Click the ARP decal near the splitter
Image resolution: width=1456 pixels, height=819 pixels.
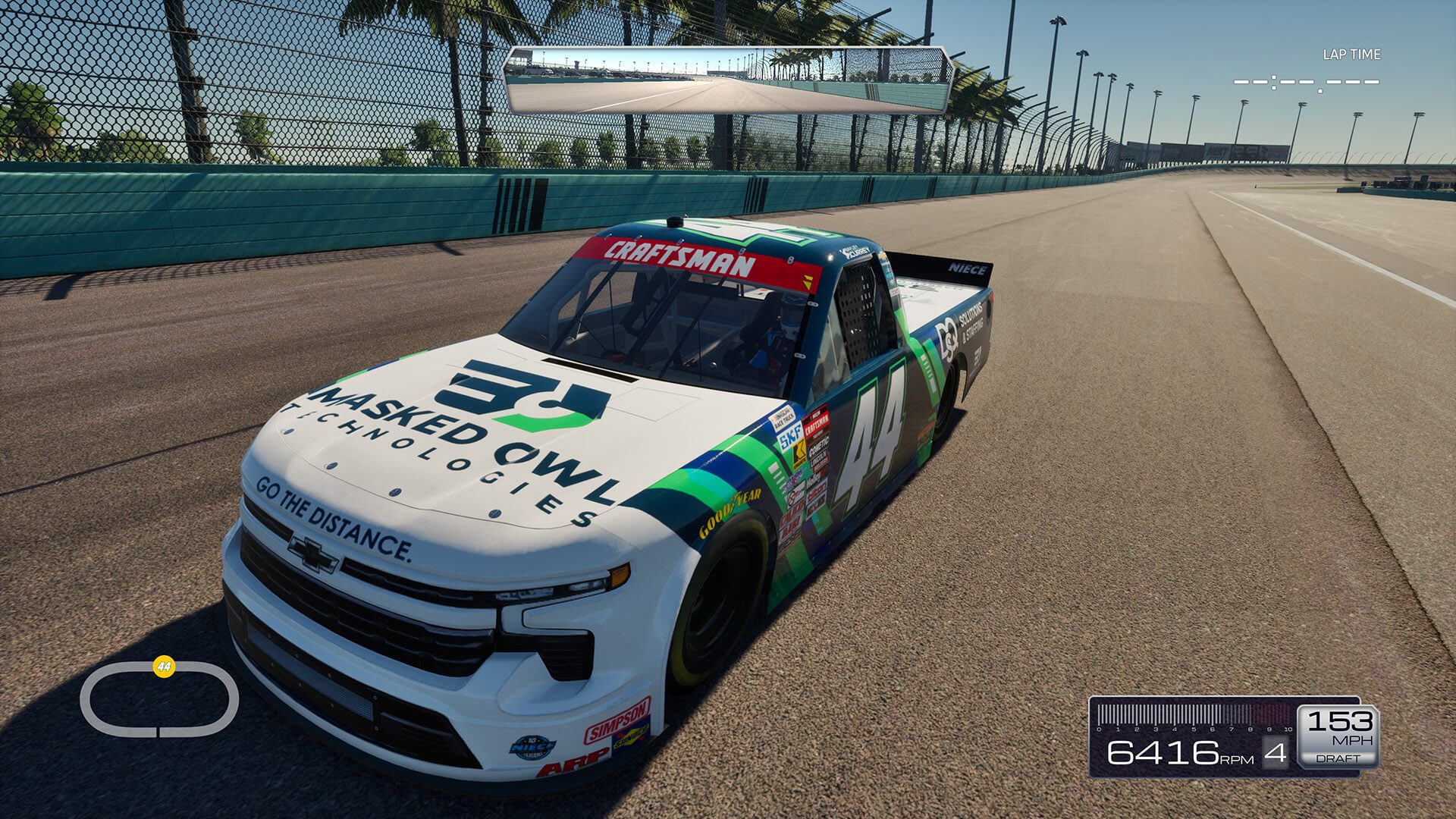(x=575, y=764)
